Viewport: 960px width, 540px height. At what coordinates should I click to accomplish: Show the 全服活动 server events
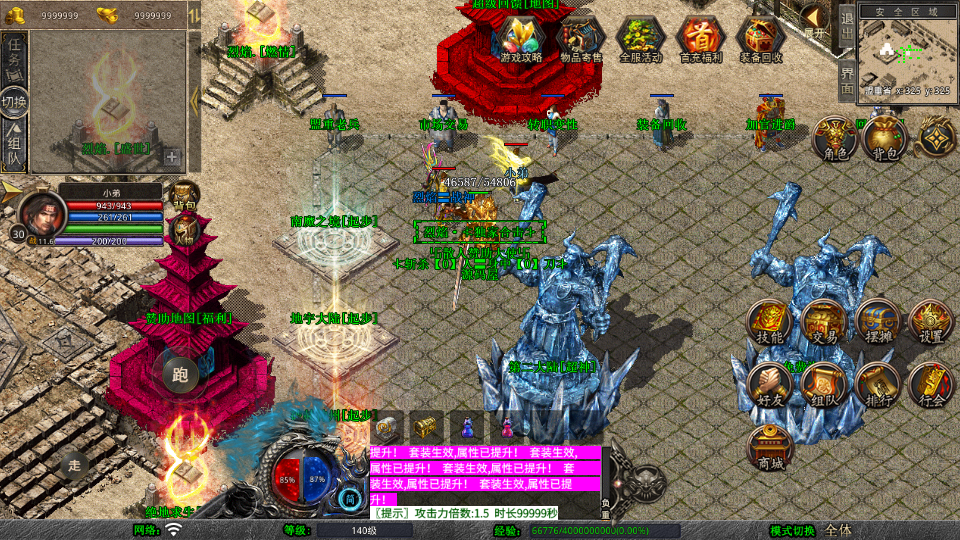coord(641,39)
